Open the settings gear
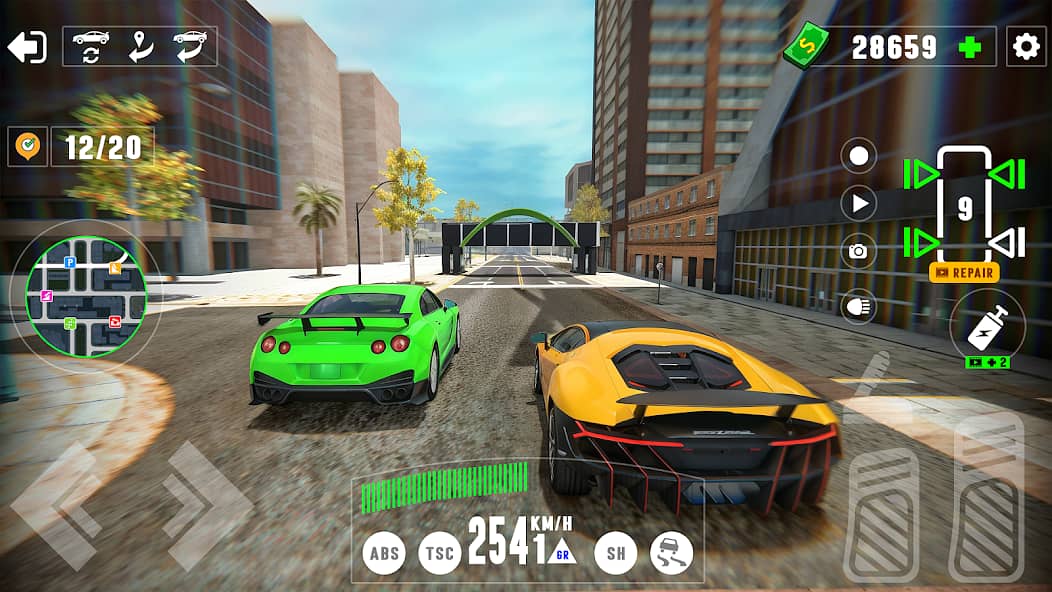 click(x=1025, y=47)
